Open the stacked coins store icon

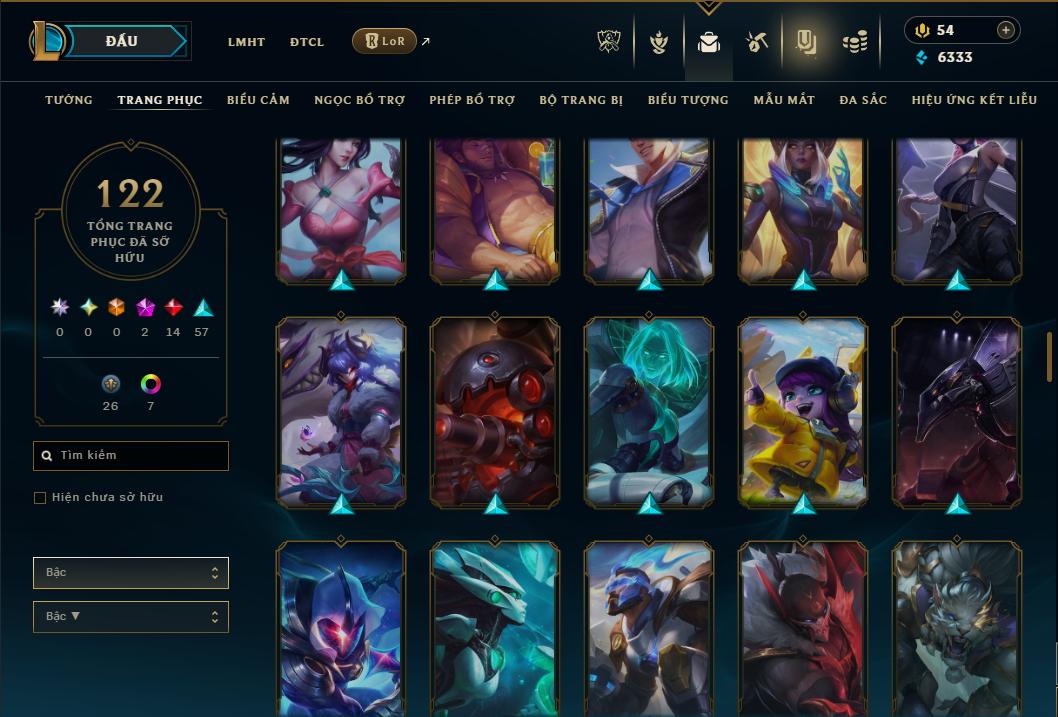tap(854, 42)
